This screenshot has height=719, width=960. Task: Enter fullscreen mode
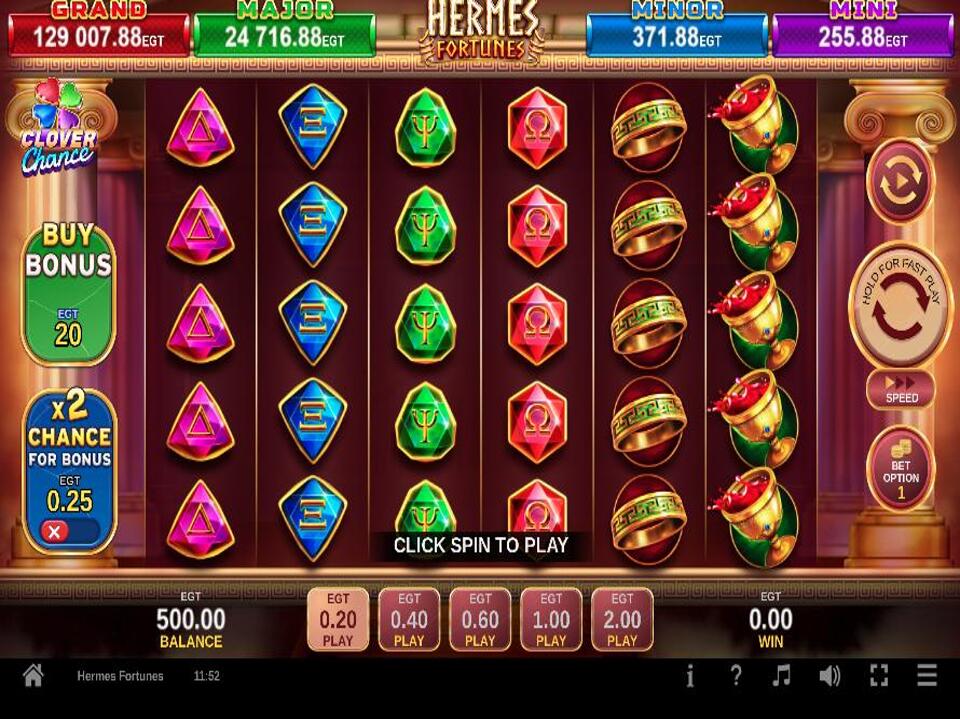[x=879, y=676]
